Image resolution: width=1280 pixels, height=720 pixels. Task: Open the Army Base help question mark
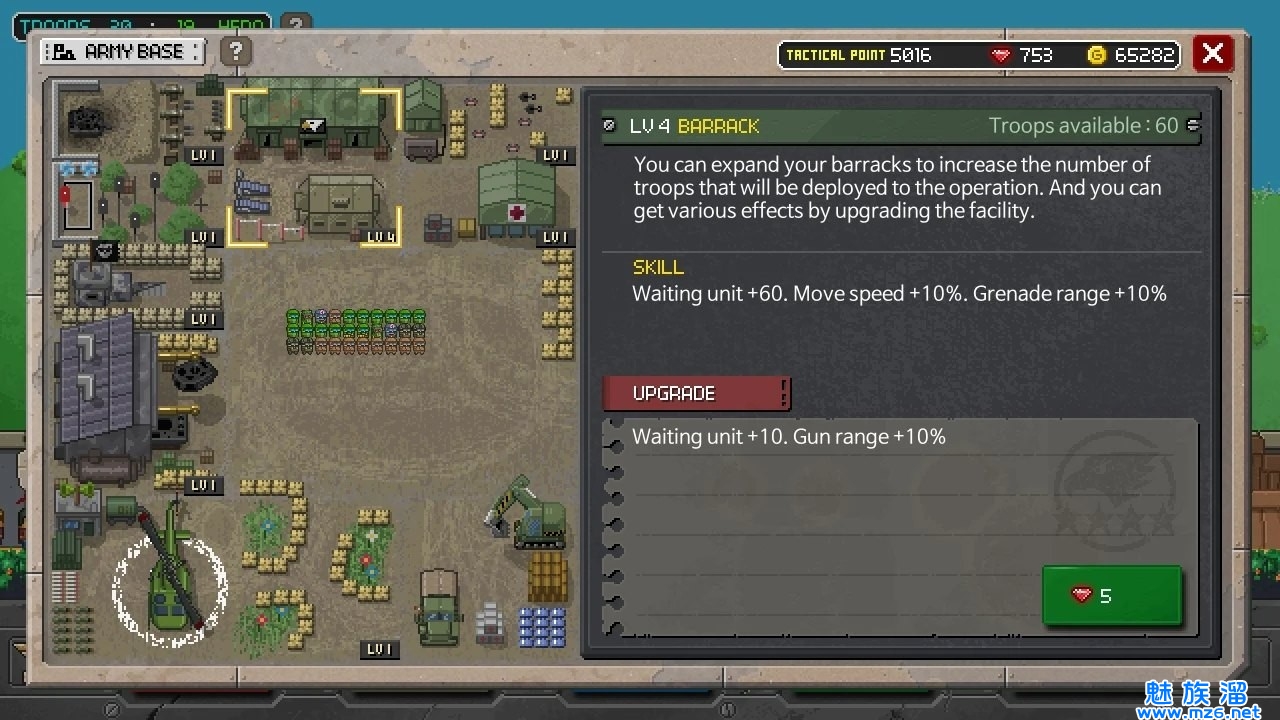[x=235, y=51]
